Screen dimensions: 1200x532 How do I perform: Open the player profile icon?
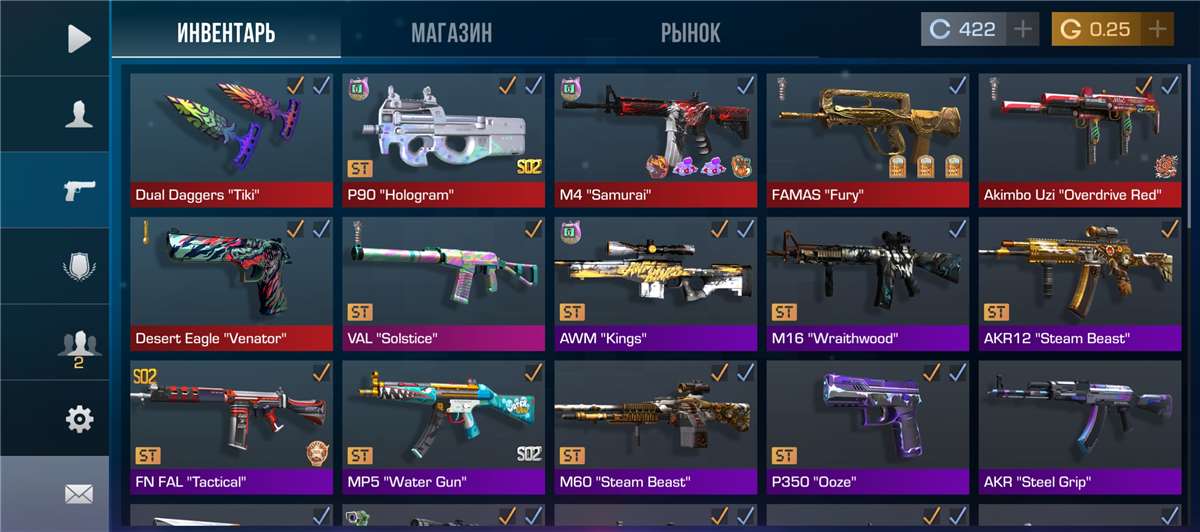click(78, 115)
